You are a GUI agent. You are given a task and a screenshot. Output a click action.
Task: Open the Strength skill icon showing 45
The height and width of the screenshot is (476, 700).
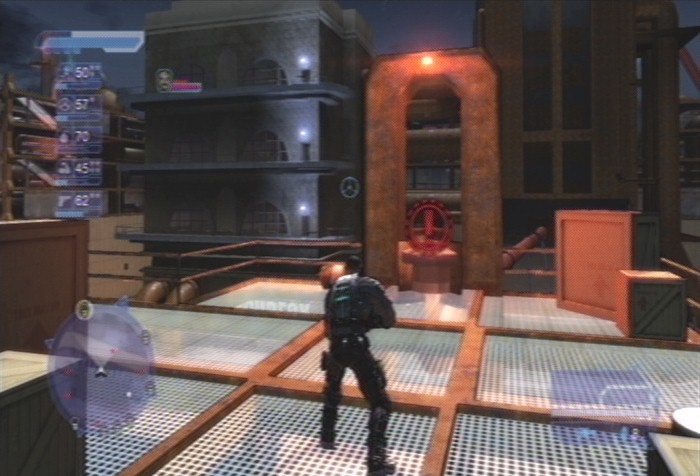[x=65, y=168]
